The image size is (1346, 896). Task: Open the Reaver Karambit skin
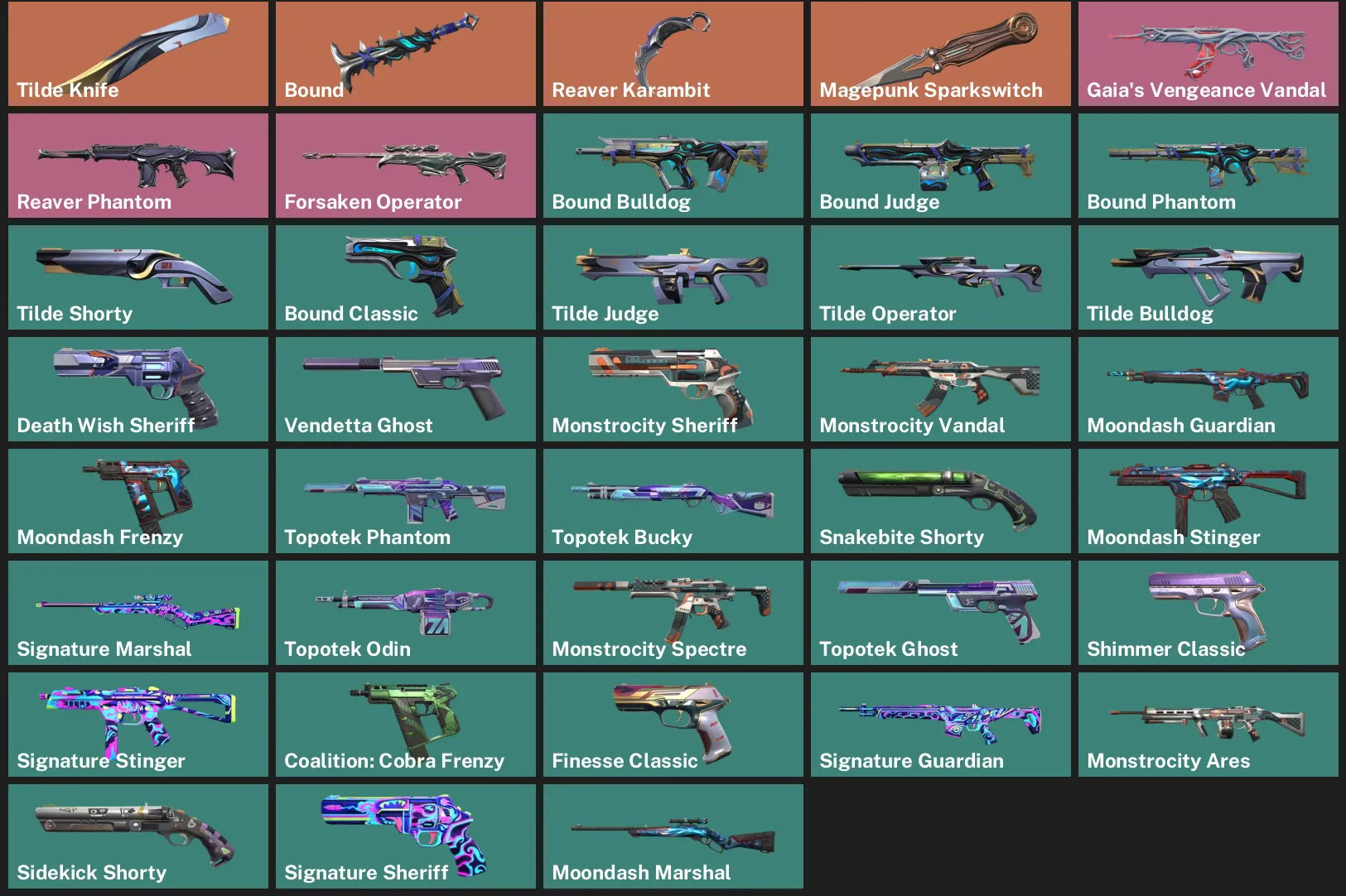673,53
